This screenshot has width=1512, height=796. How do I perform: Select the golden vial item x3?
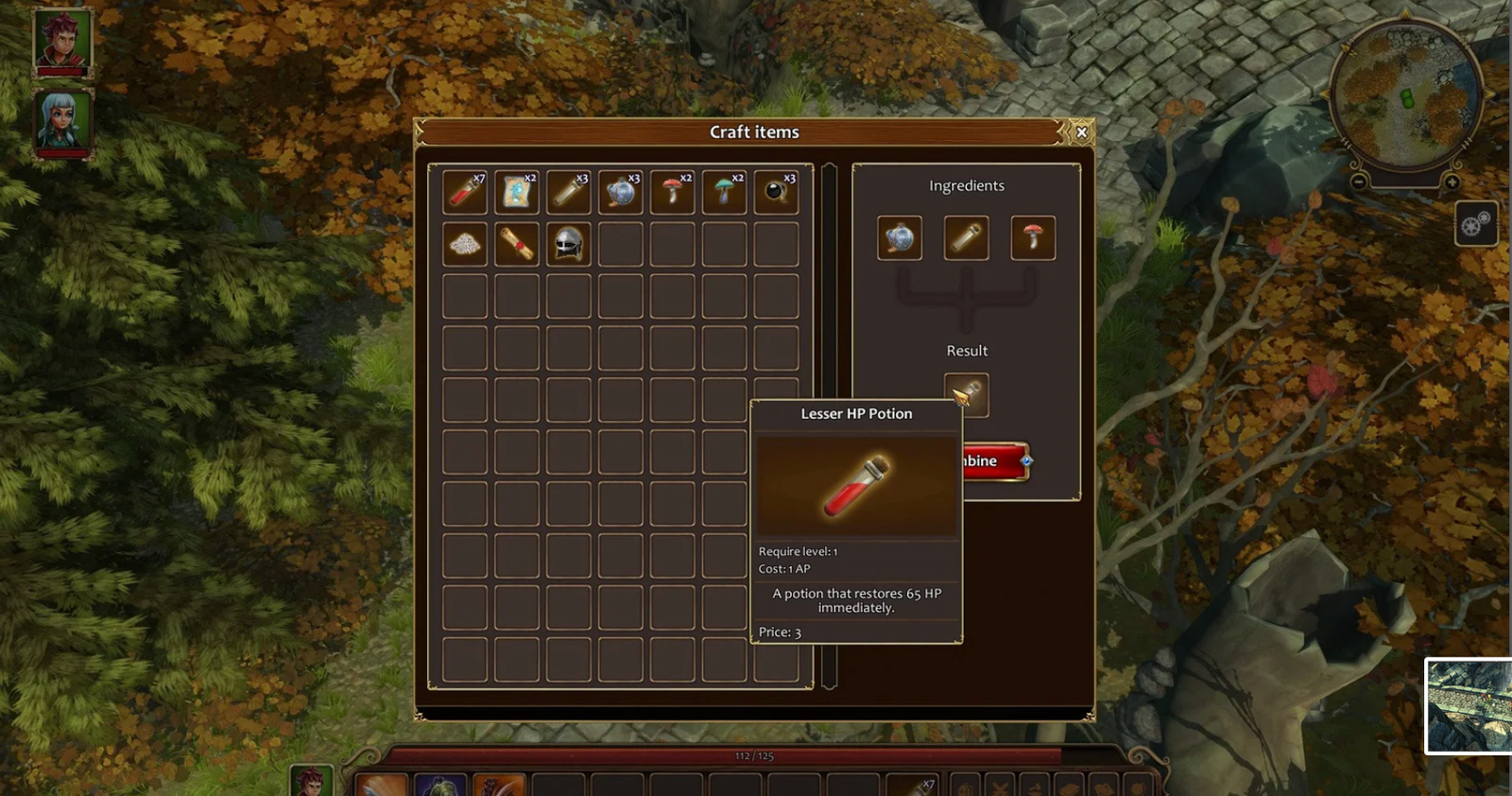tap(568, 192)
